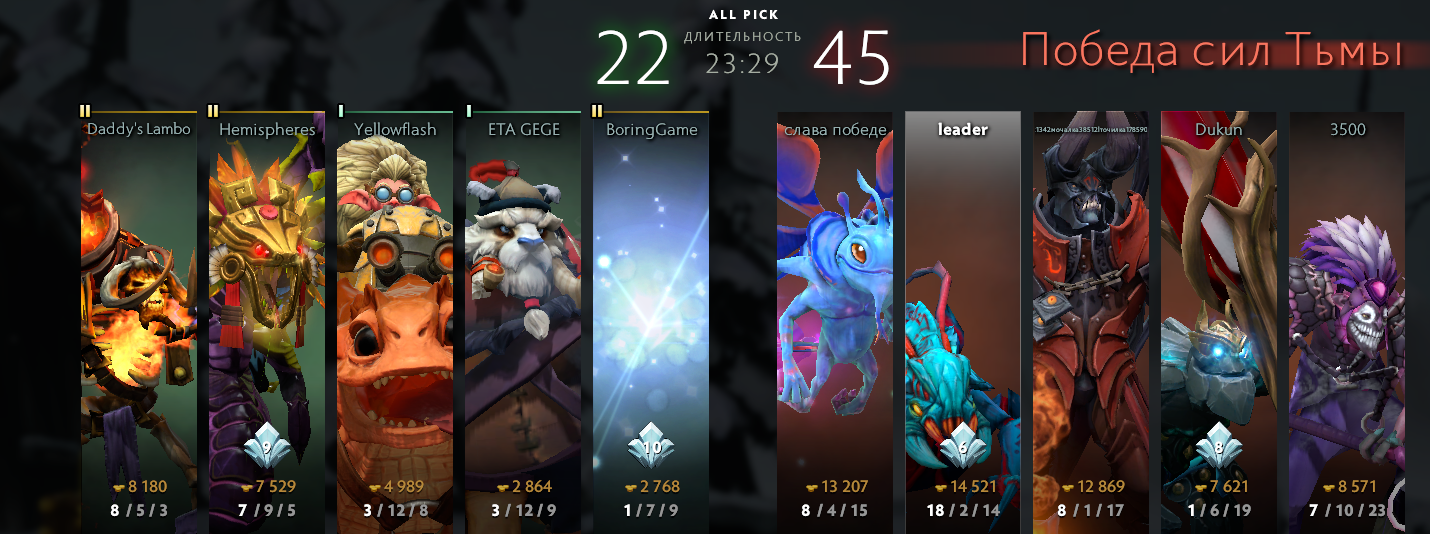The height and width of the screenshot is (534, 1430).
Task: Choose the Yellowflash player card
Action: pyautogui.click(x=395, y=320)
